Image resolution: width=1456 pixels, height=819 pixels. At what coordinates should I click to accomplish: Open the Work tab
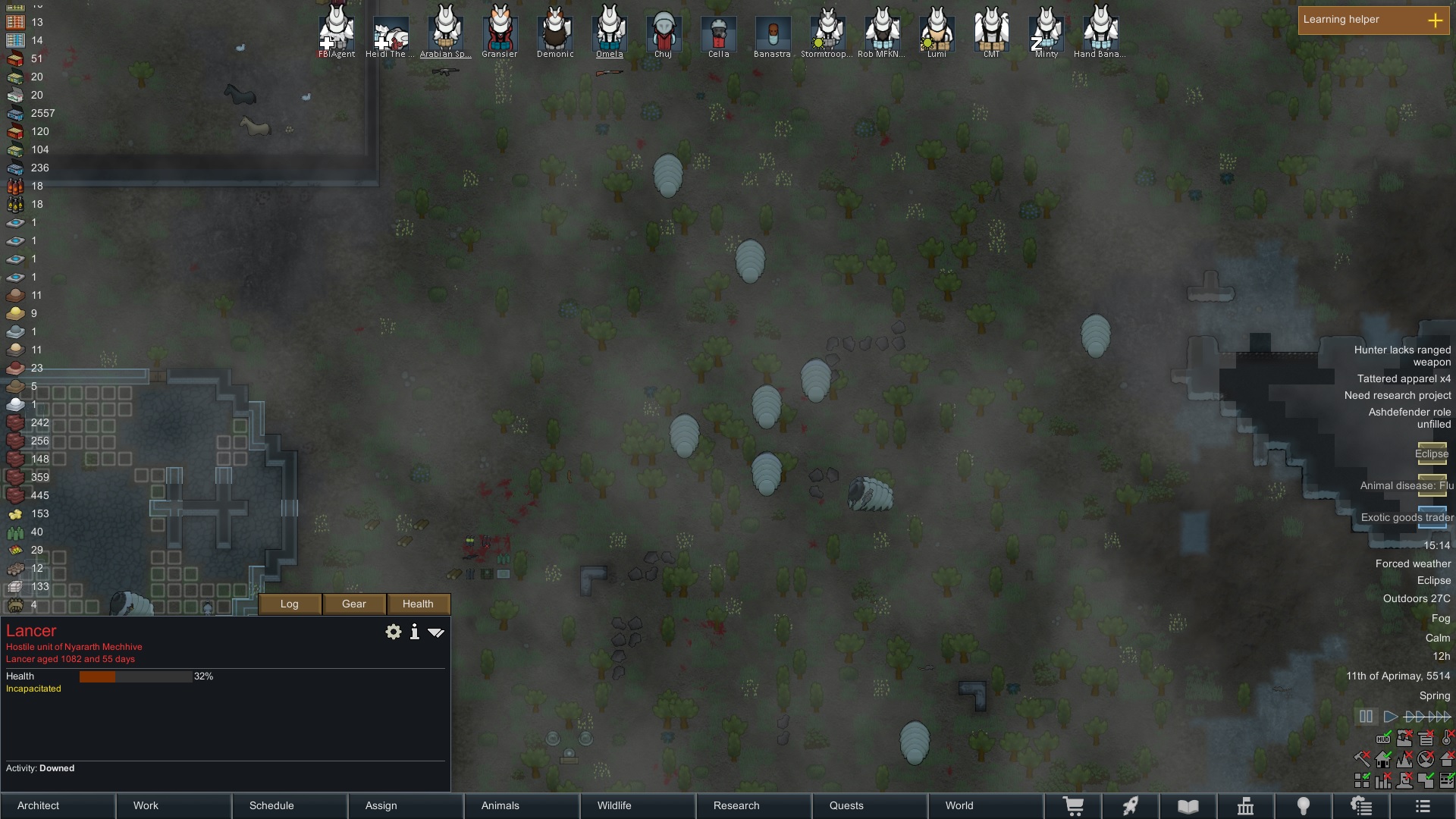(174, 805)
